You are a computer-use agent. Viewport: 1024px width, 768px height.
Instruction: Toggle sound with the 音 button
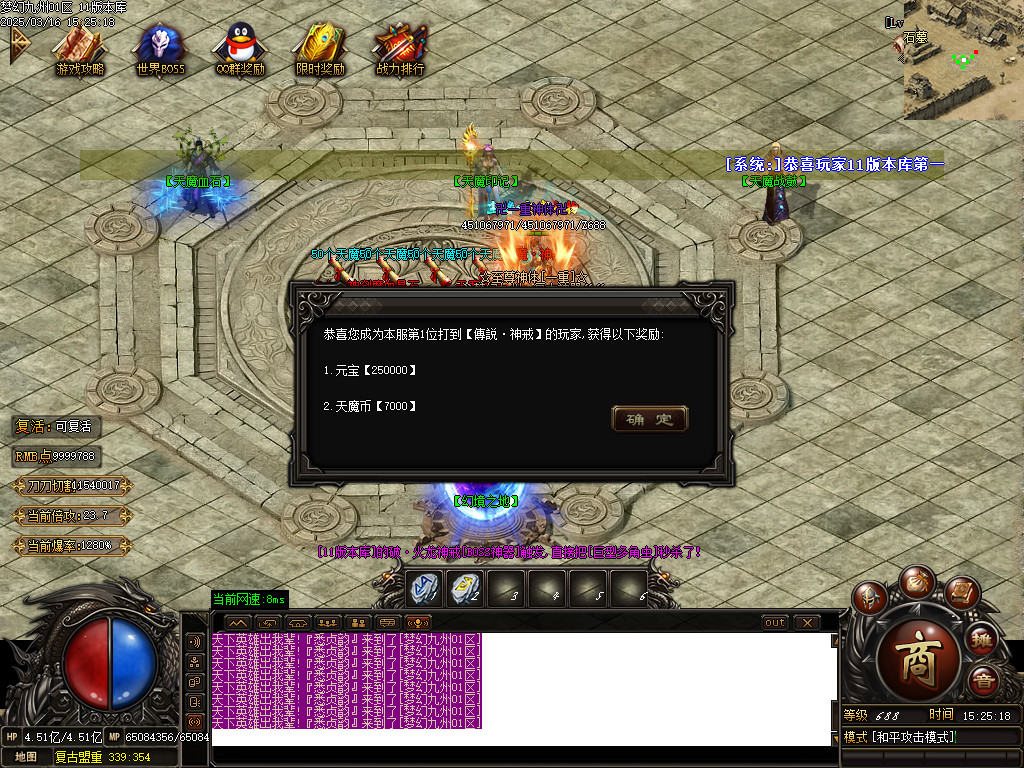(983, 682)
